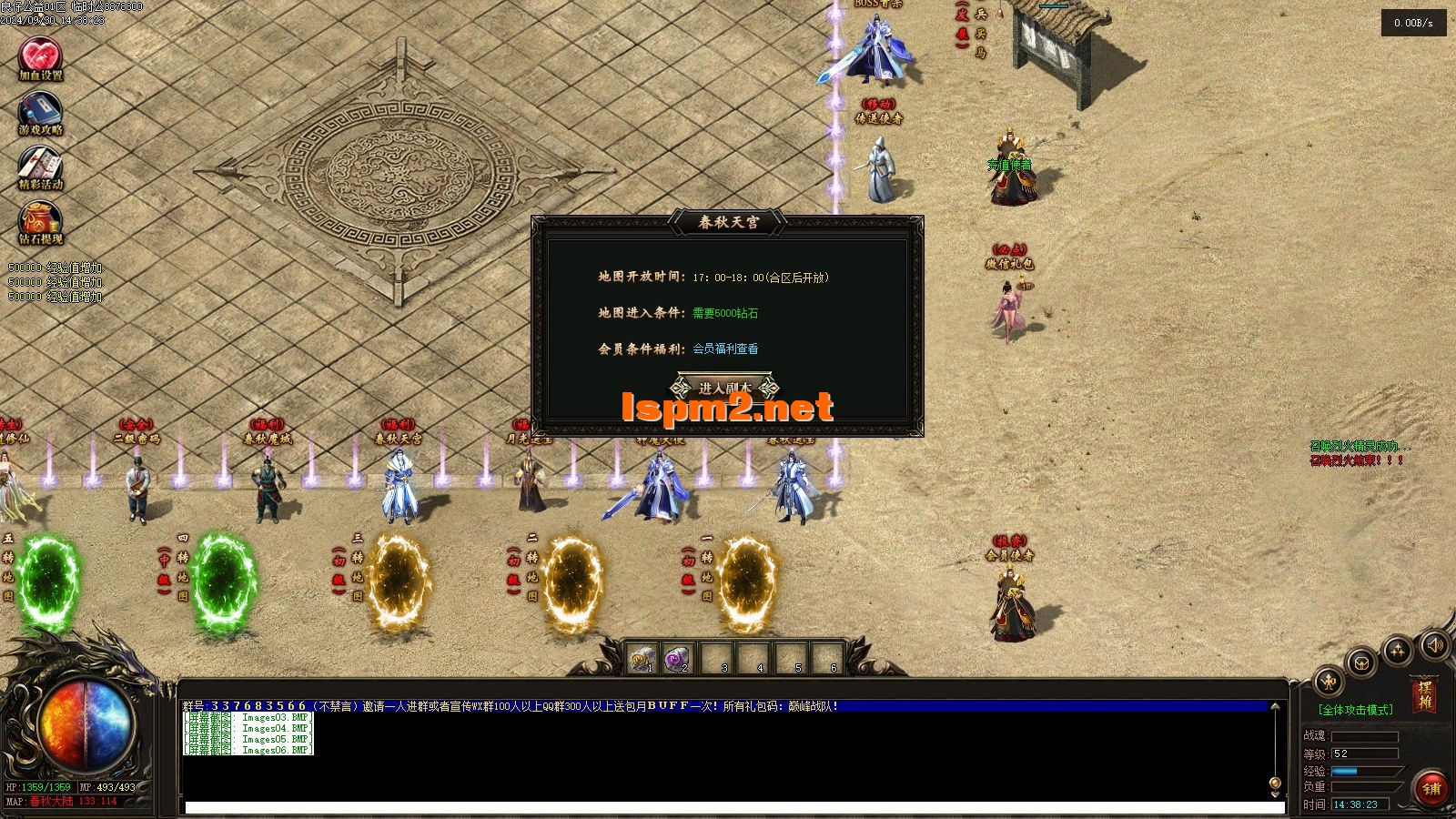The height and width of the screenshot is (819, 1456).
Task: Change the 全体攻击模式 attack mode
Action: point(1355,710)
